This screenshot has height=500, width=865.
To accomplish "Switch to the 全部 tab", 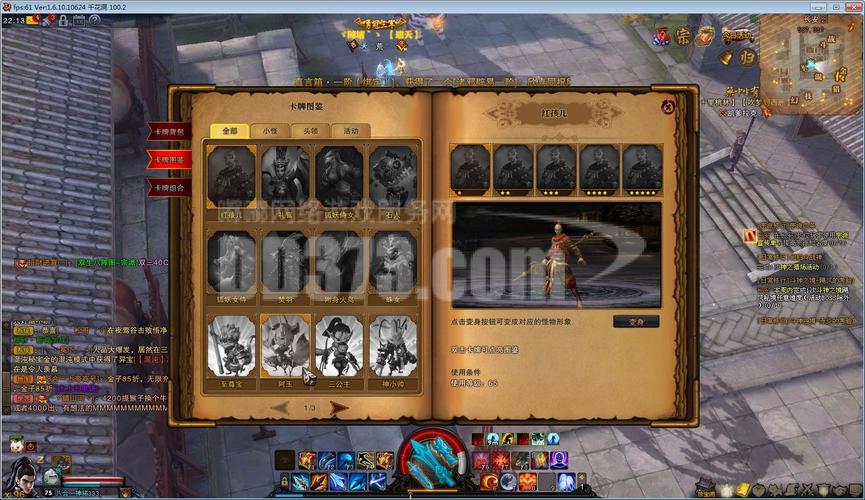I will (230, 131).
